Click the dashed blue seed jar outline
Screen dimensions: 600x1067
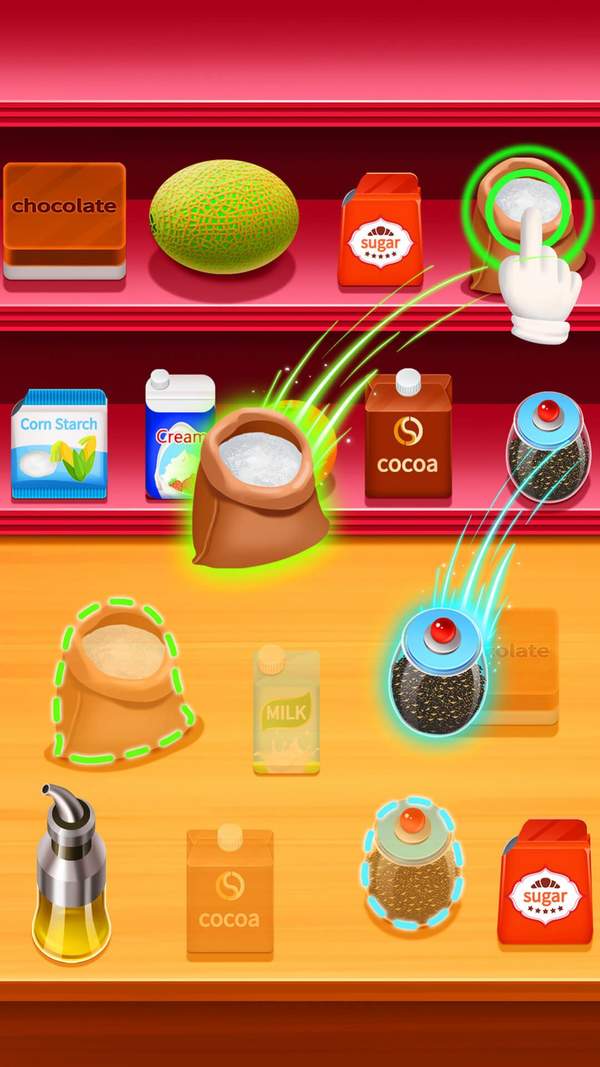pyautogui.click(x=411, y=863)
